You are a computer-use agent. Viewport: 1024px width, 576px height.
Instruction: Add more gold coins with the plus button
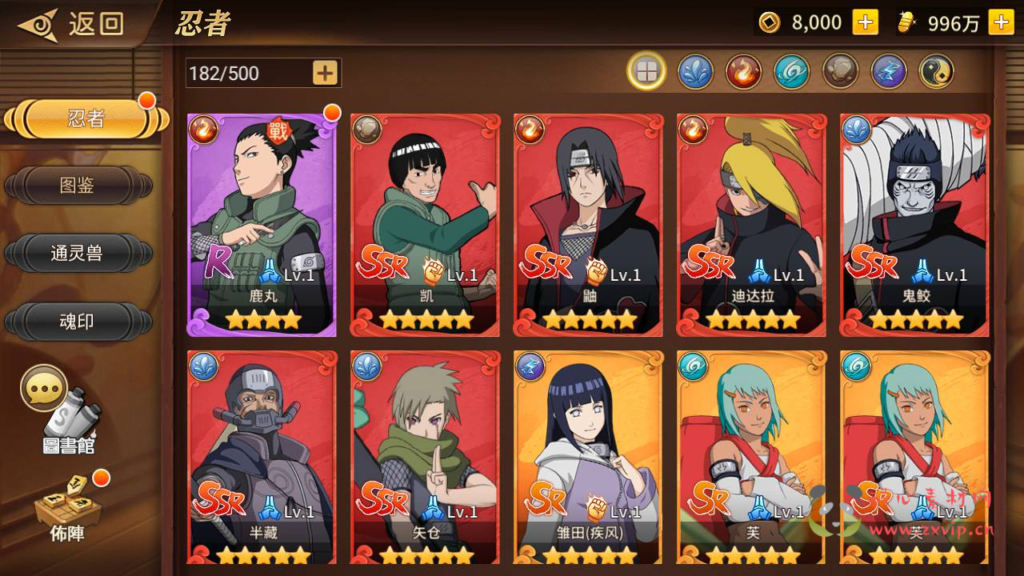[x=865, y=22]
